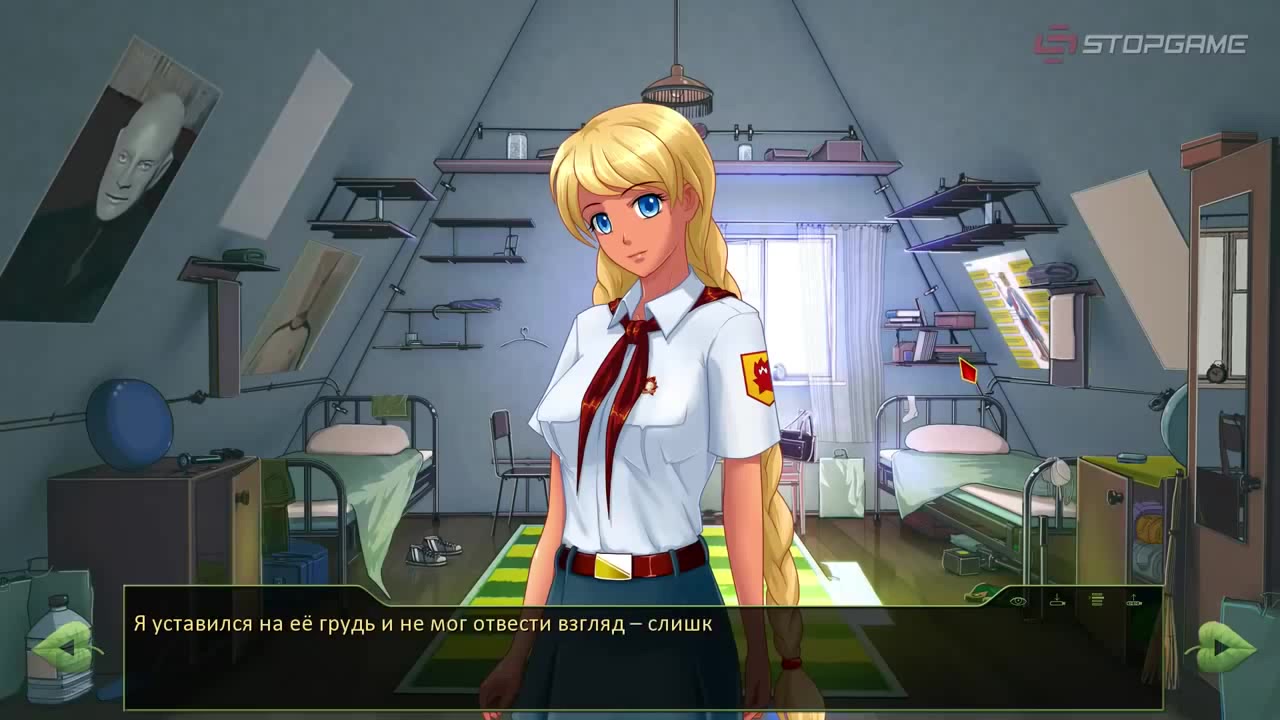Open the load menu (up-arrow icon)

[x=1134, y=601]
